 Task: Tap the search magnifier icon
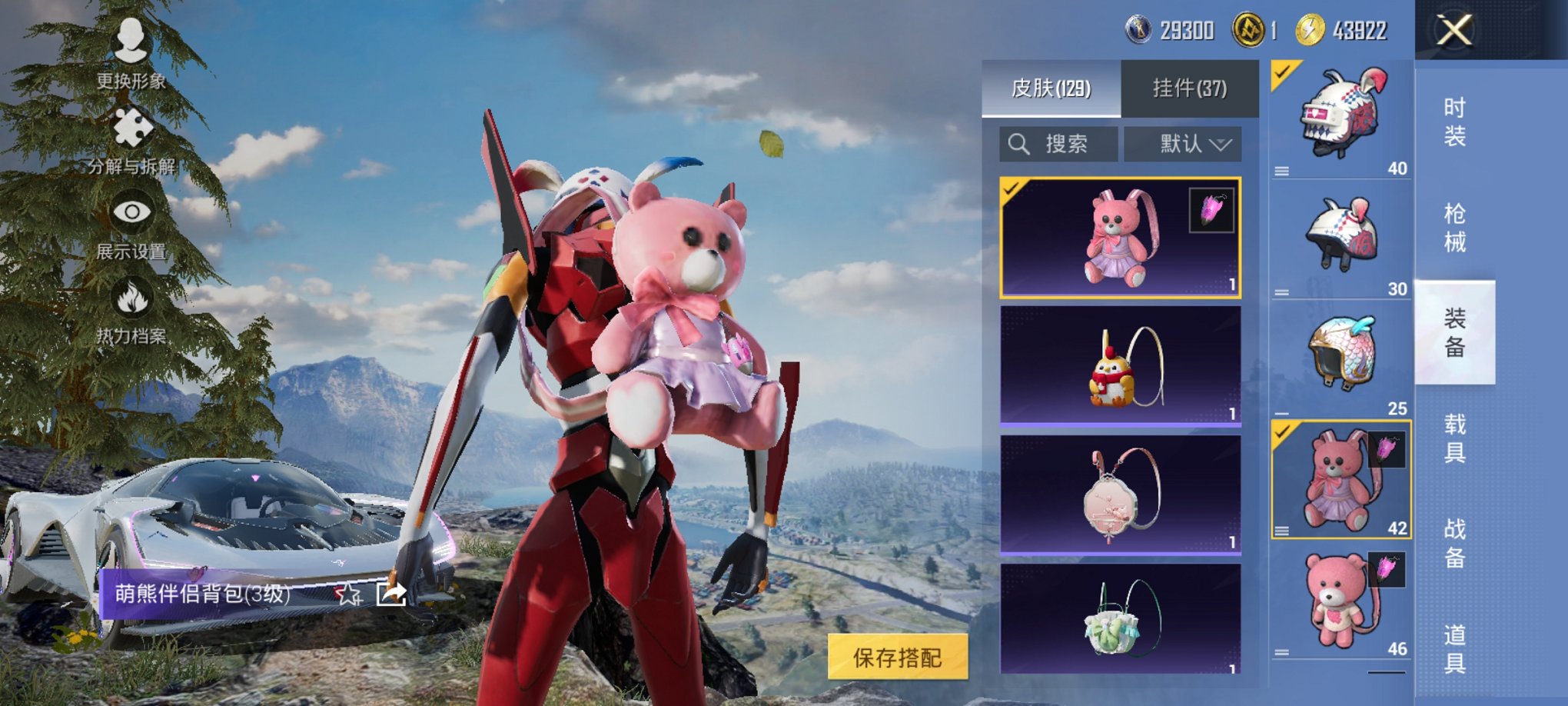click(1020, 143)
